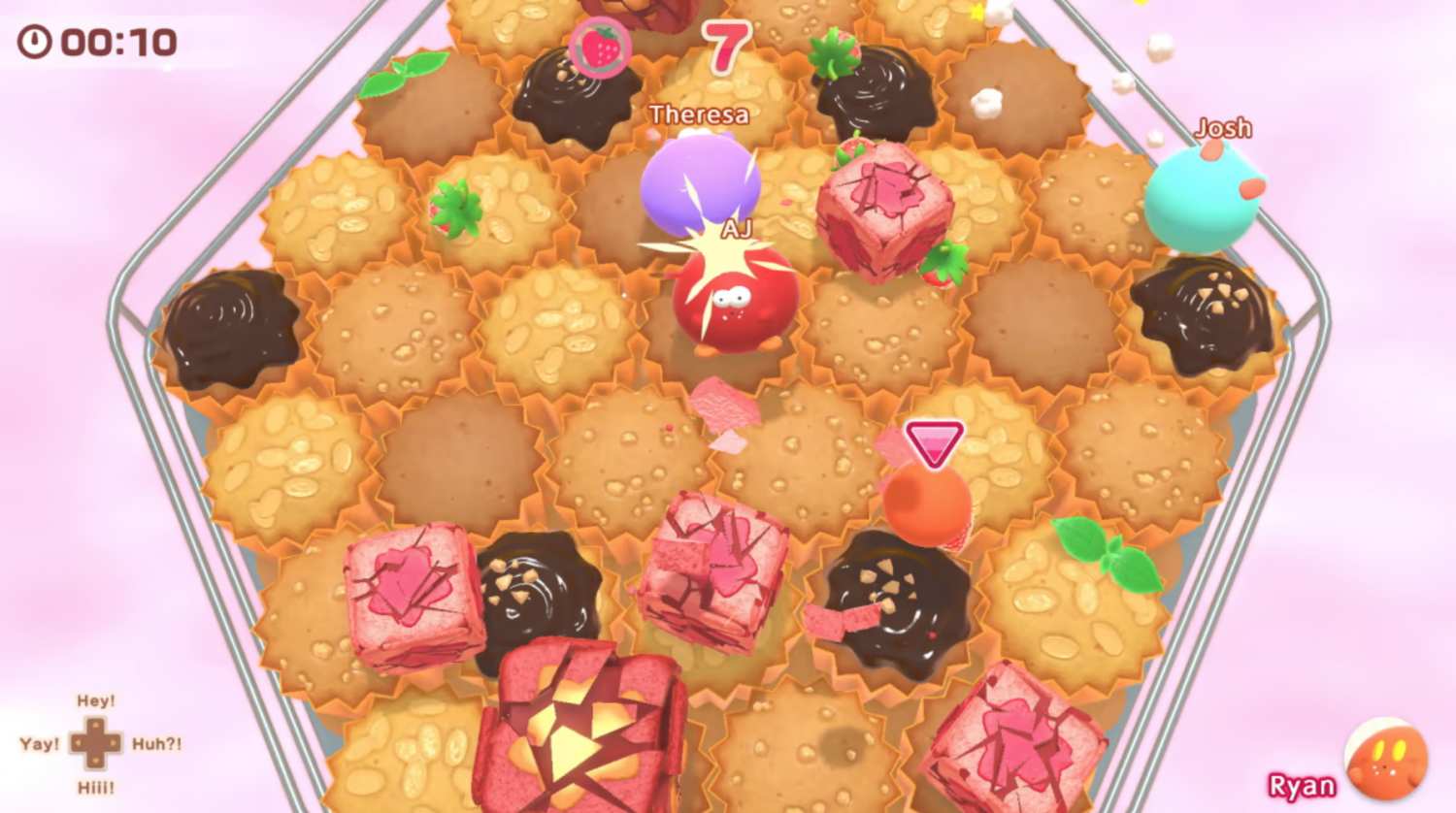Pick the "Hiii!" emote
1456x813 pixels.
95,788
